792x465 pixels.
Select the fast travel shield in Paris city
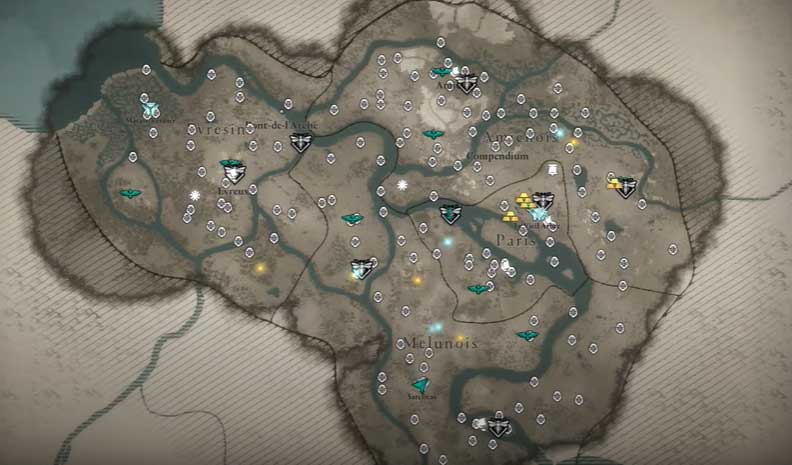point(543,202)
